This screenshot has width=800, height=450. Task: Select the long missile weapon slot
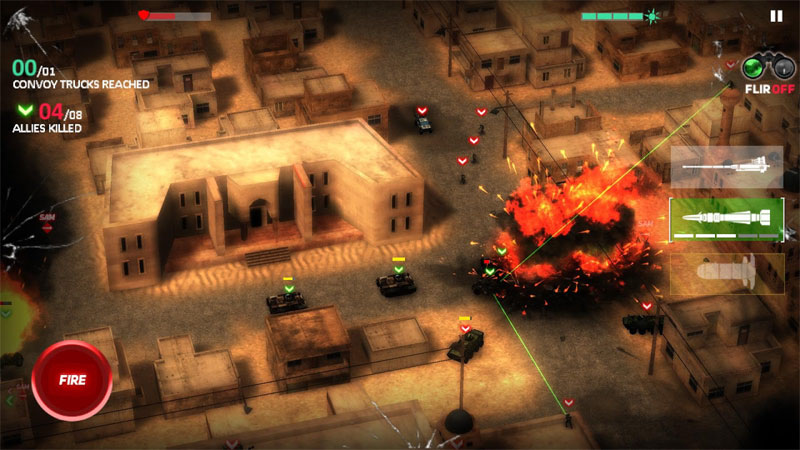(x=726, y=167)
